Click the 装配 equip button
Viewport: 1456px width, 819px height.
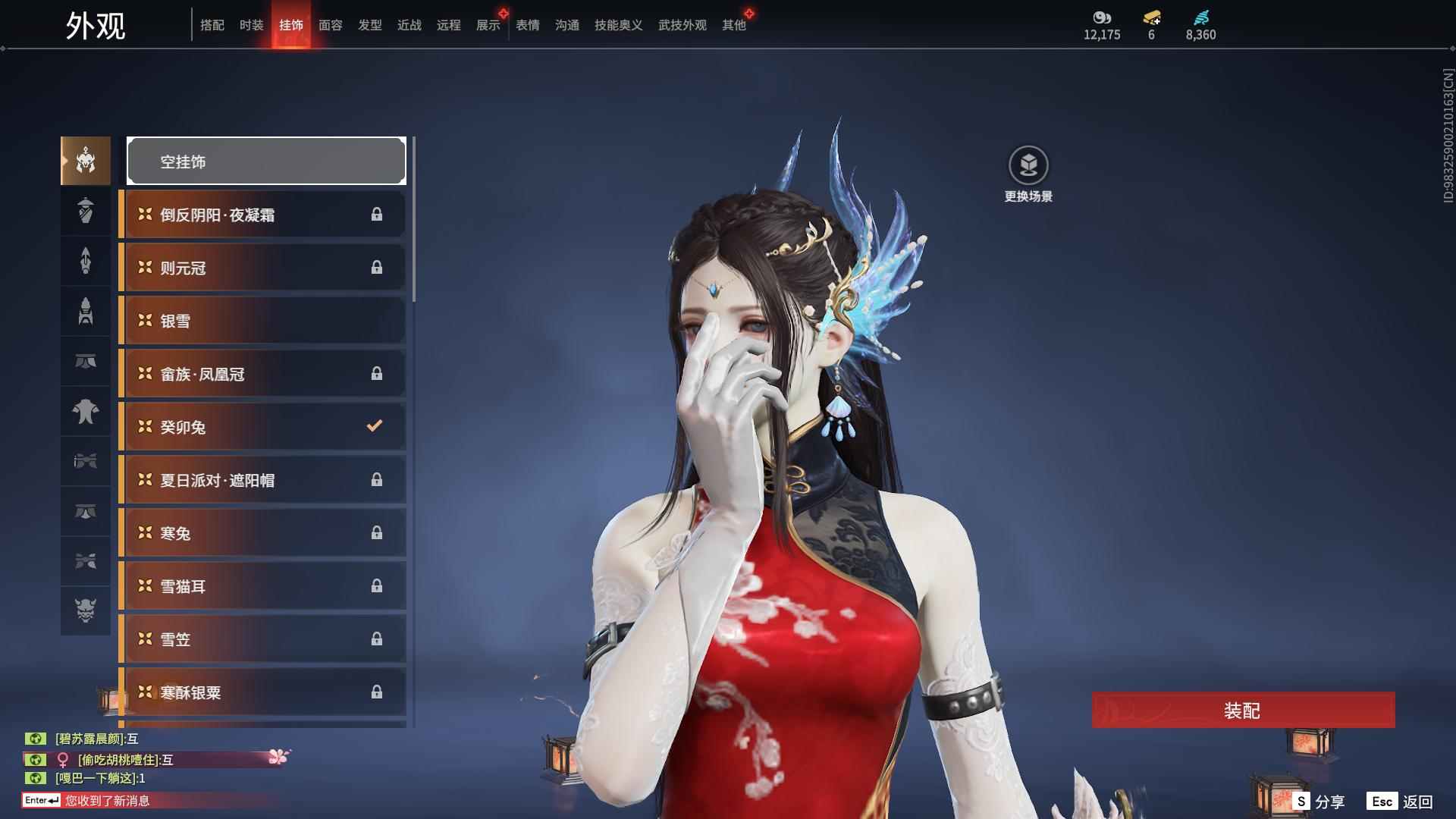click(1242, 711)
